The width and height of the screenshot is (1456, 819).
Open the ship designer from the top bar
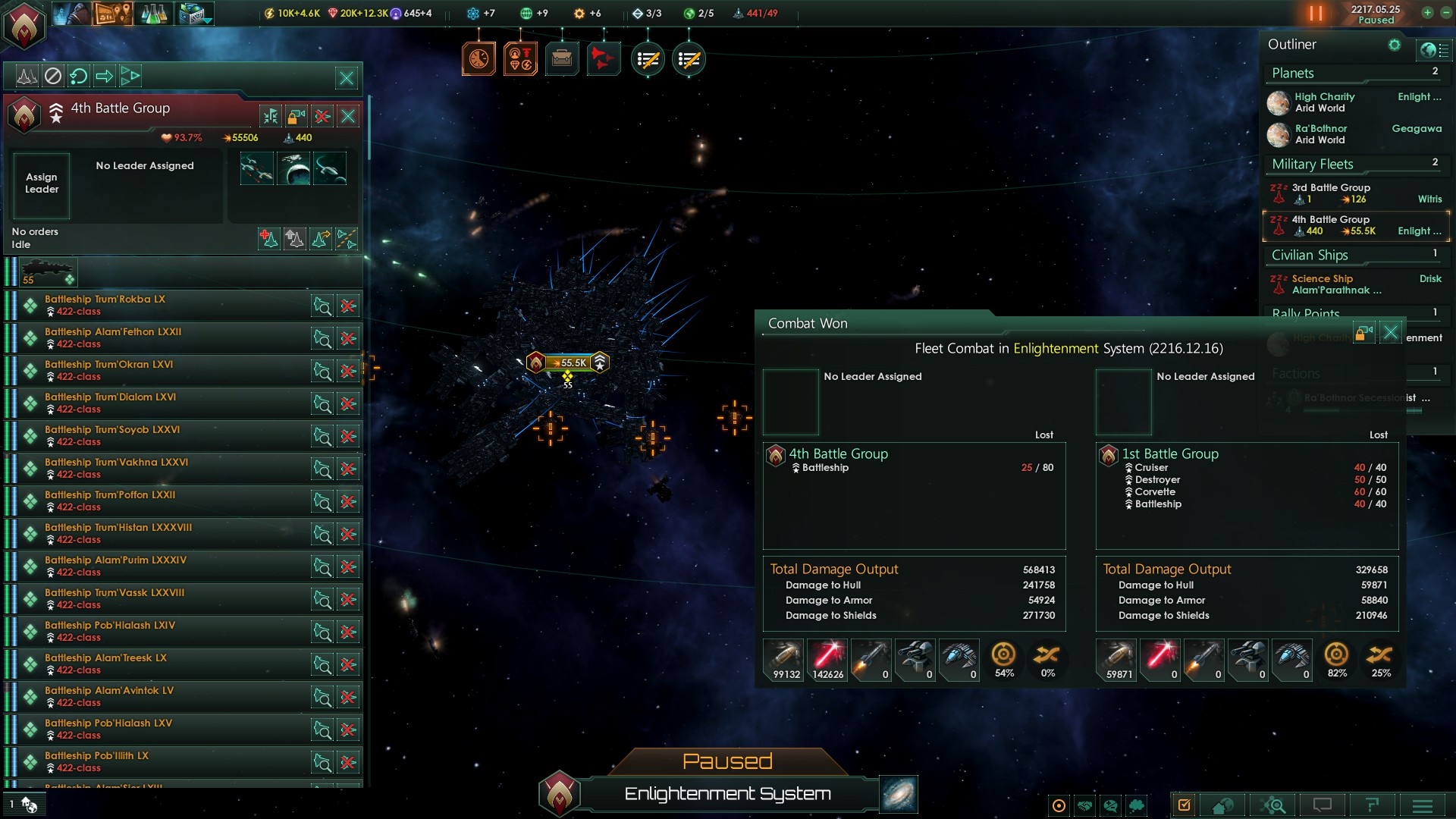tap(195, 14)
